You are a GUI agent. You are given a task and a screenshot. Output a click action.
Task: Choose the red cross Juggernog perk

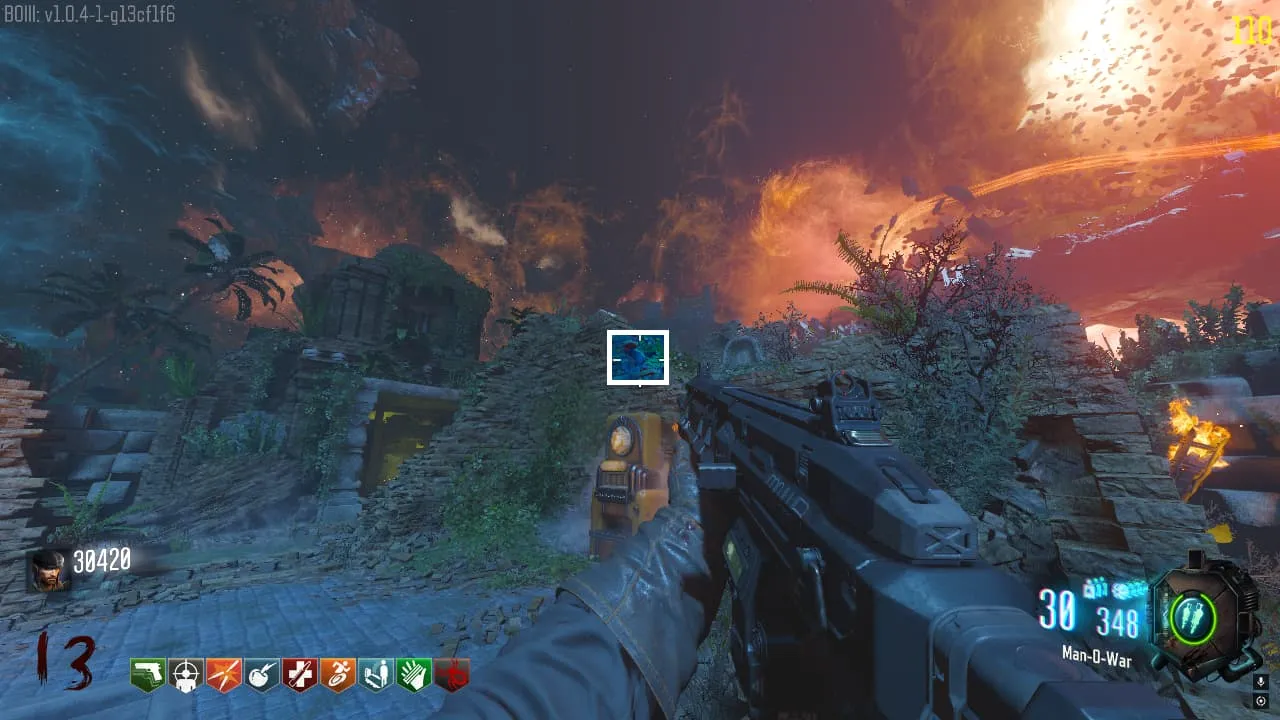coord(300,675)
